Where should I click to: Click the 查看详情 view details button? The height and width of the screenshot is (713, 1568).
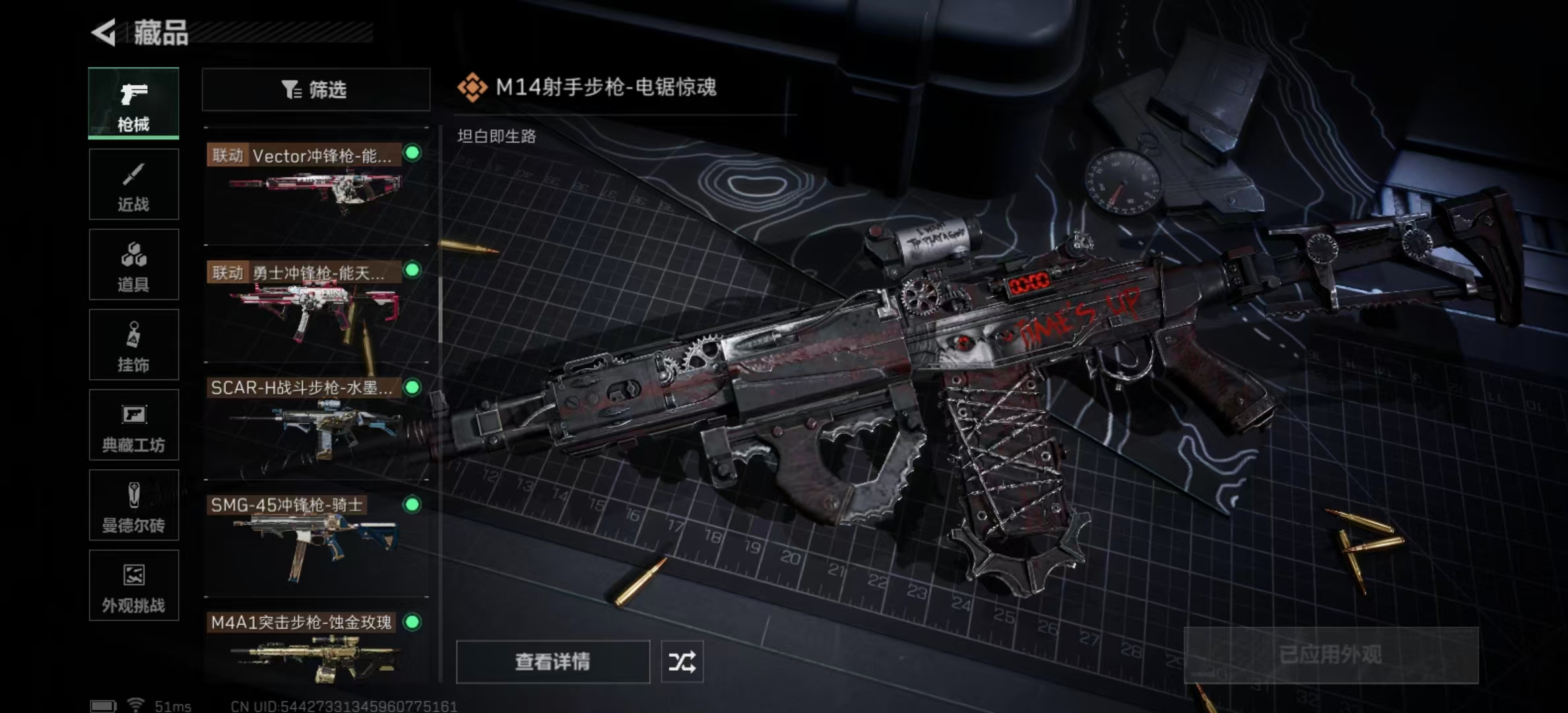(x=552, y=662)
